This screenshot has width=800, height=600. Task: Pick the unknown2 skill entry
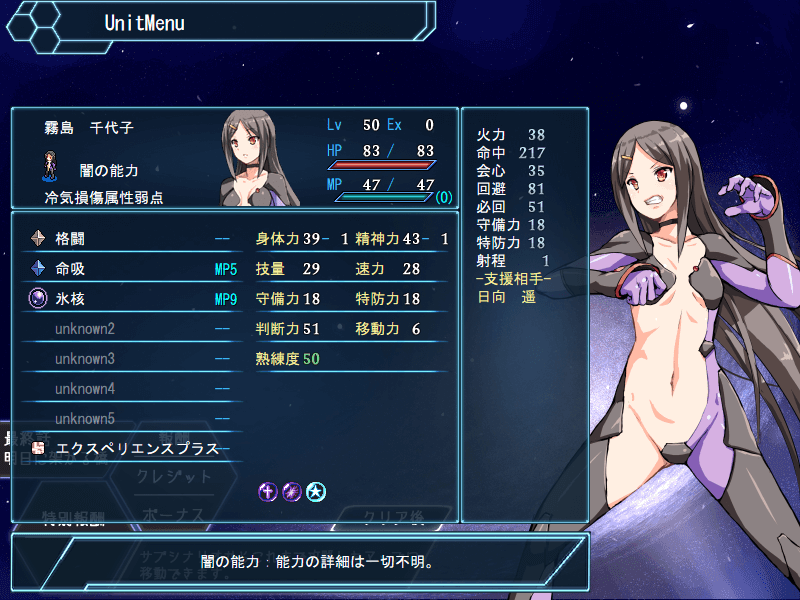130,329
